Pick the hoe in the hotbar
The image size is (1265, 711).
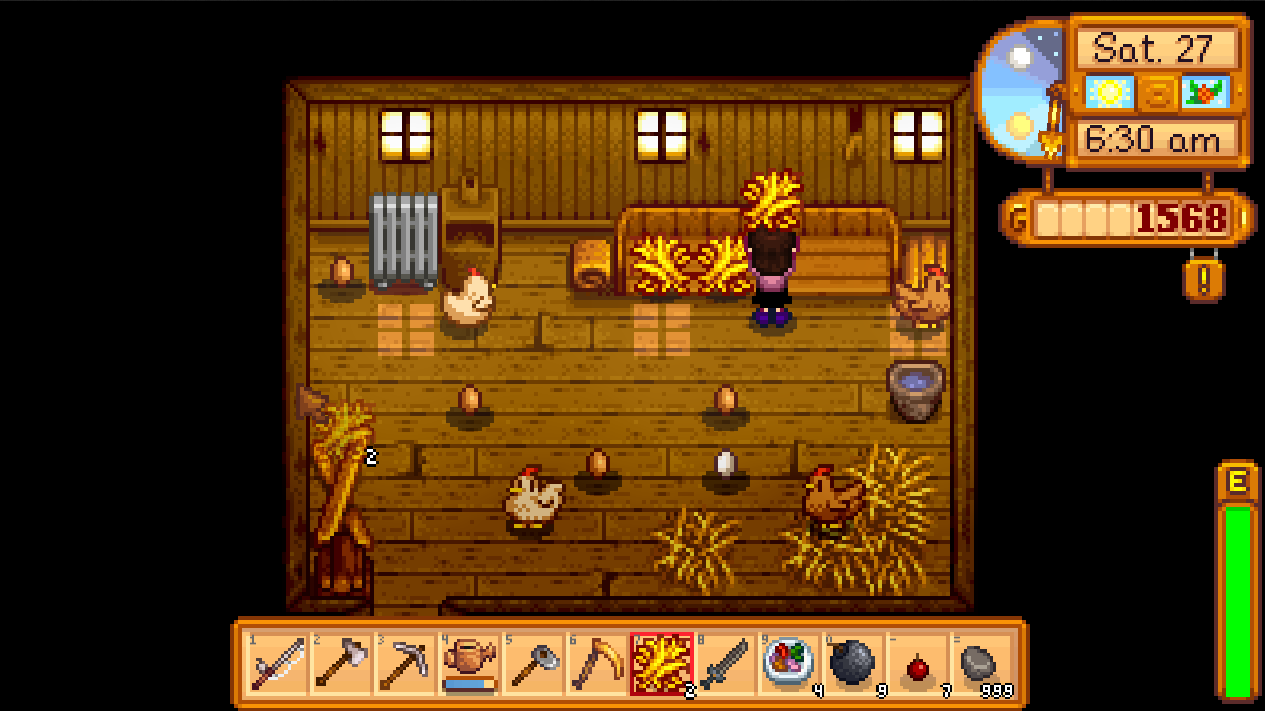point(532,664)
